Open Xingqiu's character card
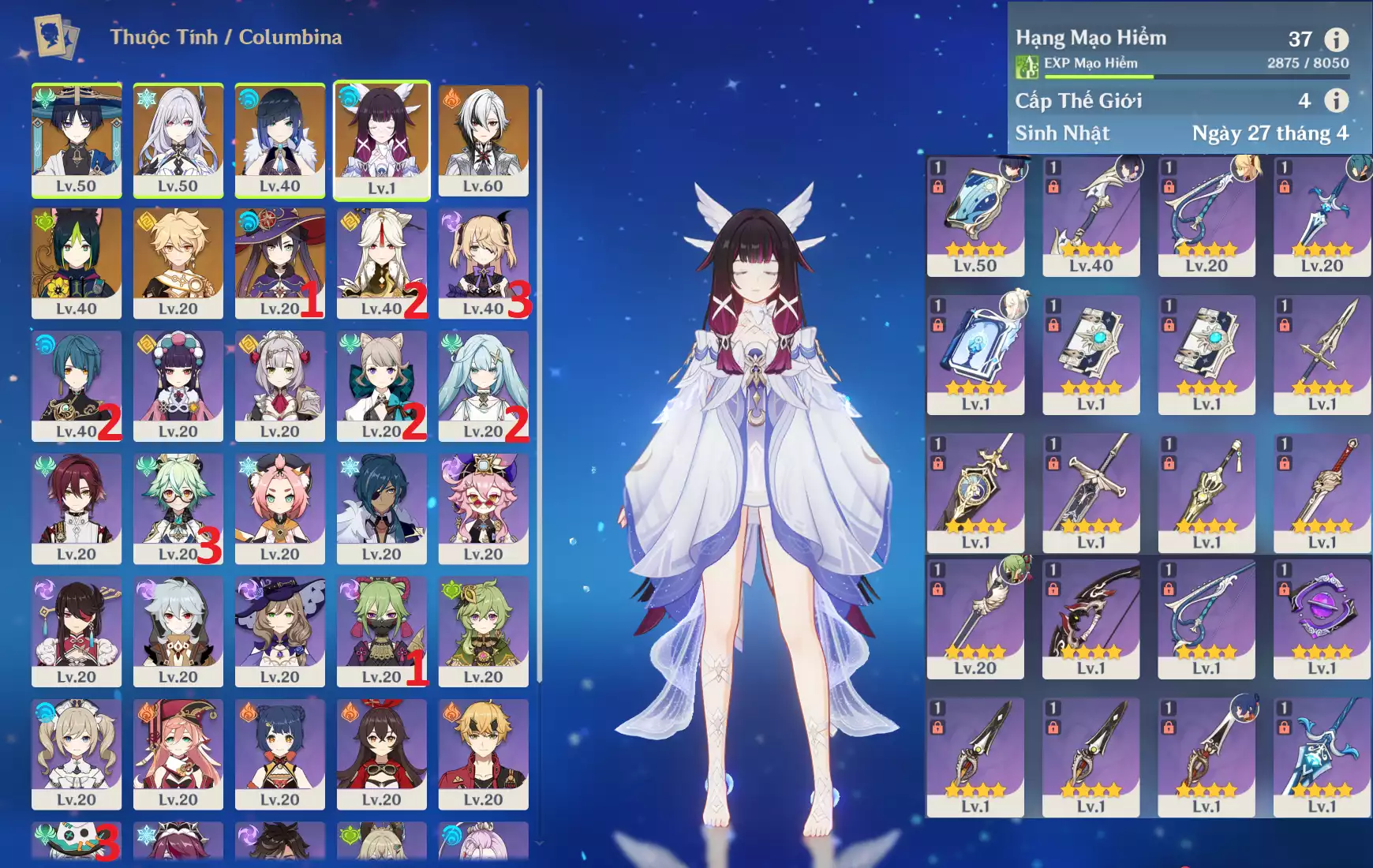 pyautogui.click(x=77, y=386)
